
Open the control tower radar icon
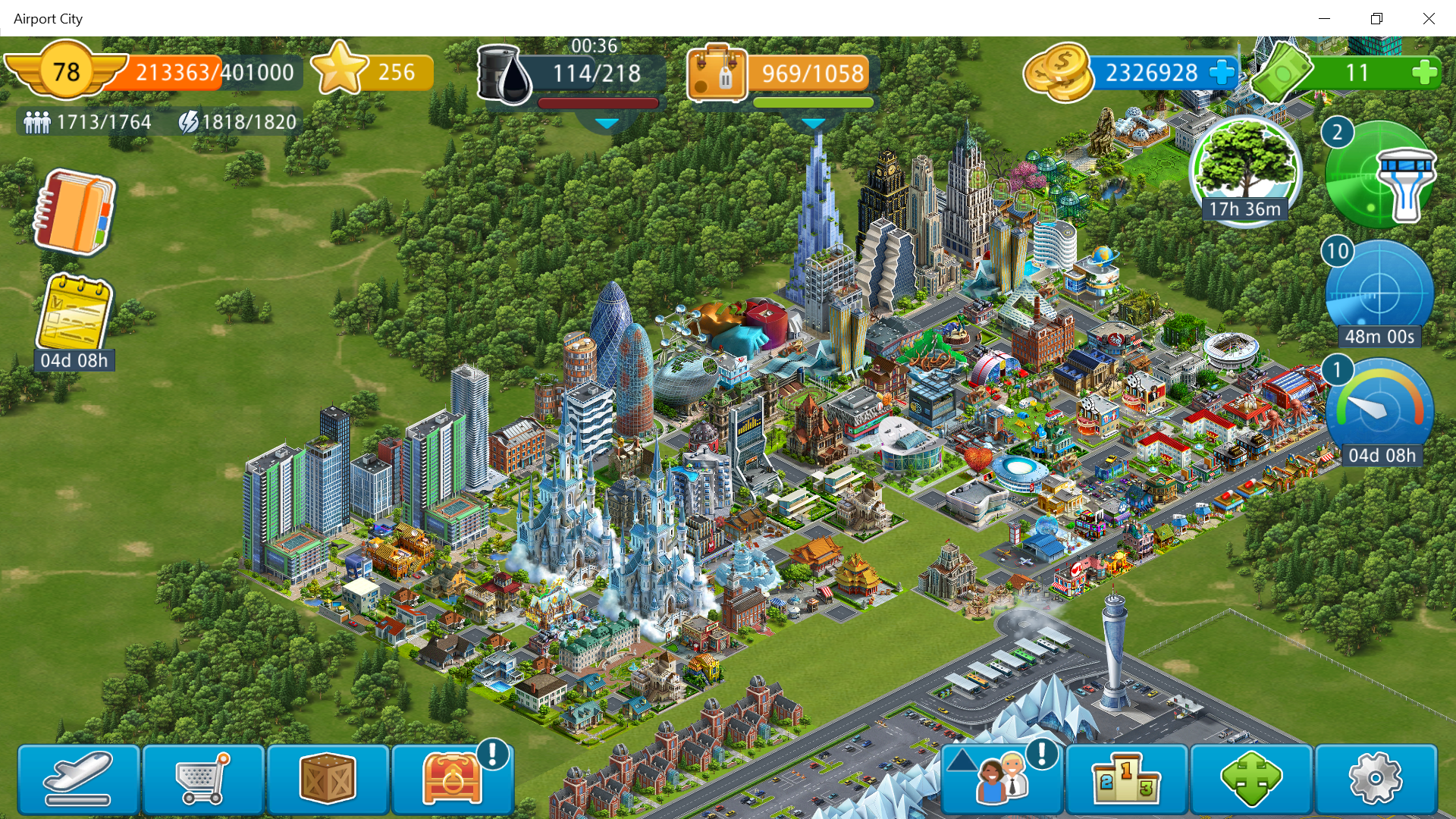(x=1380, y=174)
